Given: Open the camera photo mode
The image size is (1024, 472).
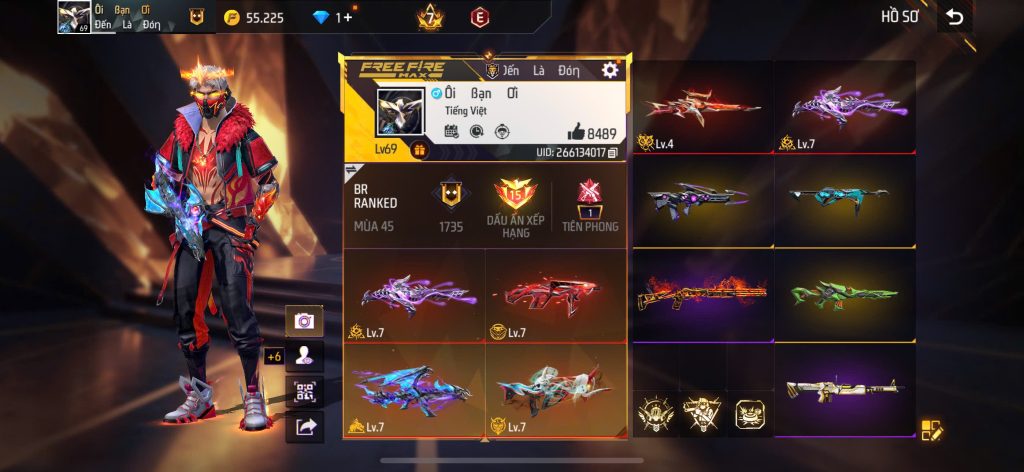Looking at the screenshot, I should 304,321.
